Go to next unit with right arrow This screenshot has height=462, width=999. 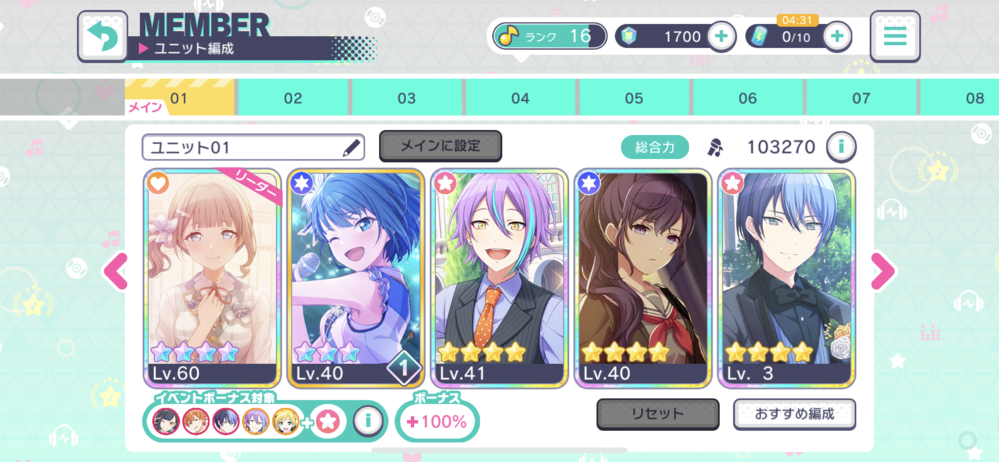point(883,270)
